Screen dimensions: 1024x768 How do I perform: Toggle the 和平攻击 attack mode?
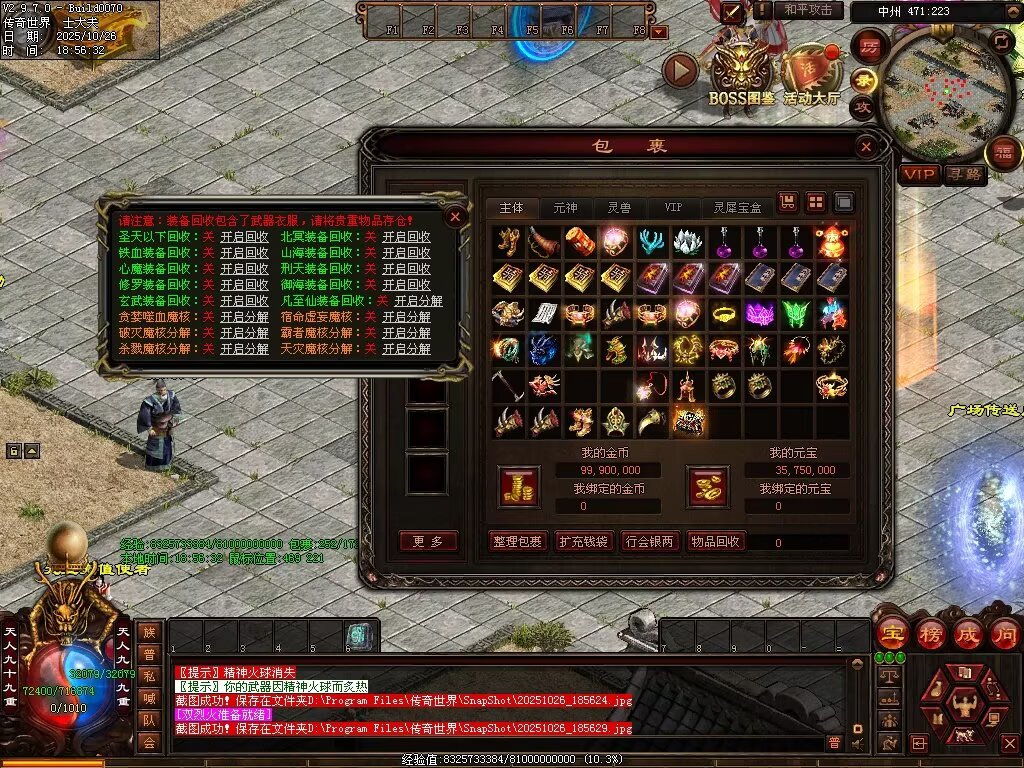click(x=808, y=10)
